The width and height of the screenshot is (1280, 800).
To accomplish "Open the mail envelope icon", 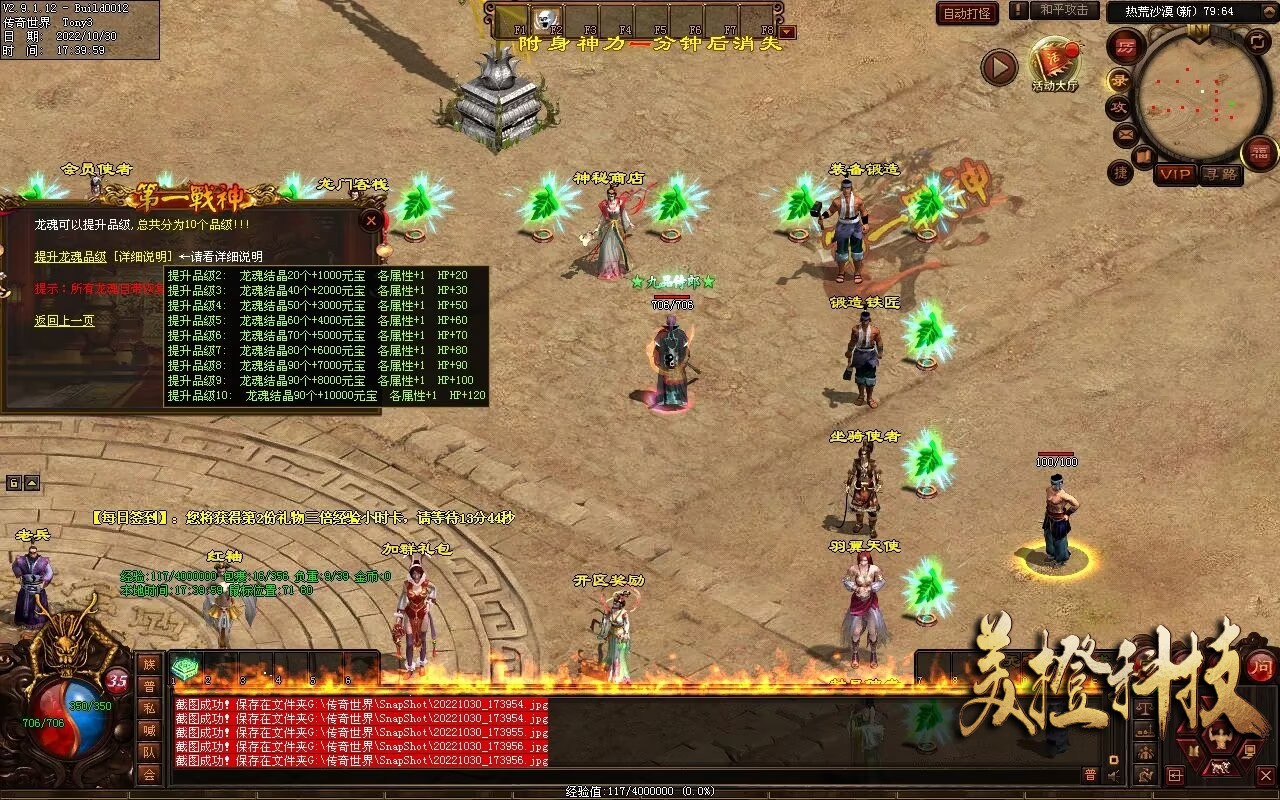I will [1126, 133].
